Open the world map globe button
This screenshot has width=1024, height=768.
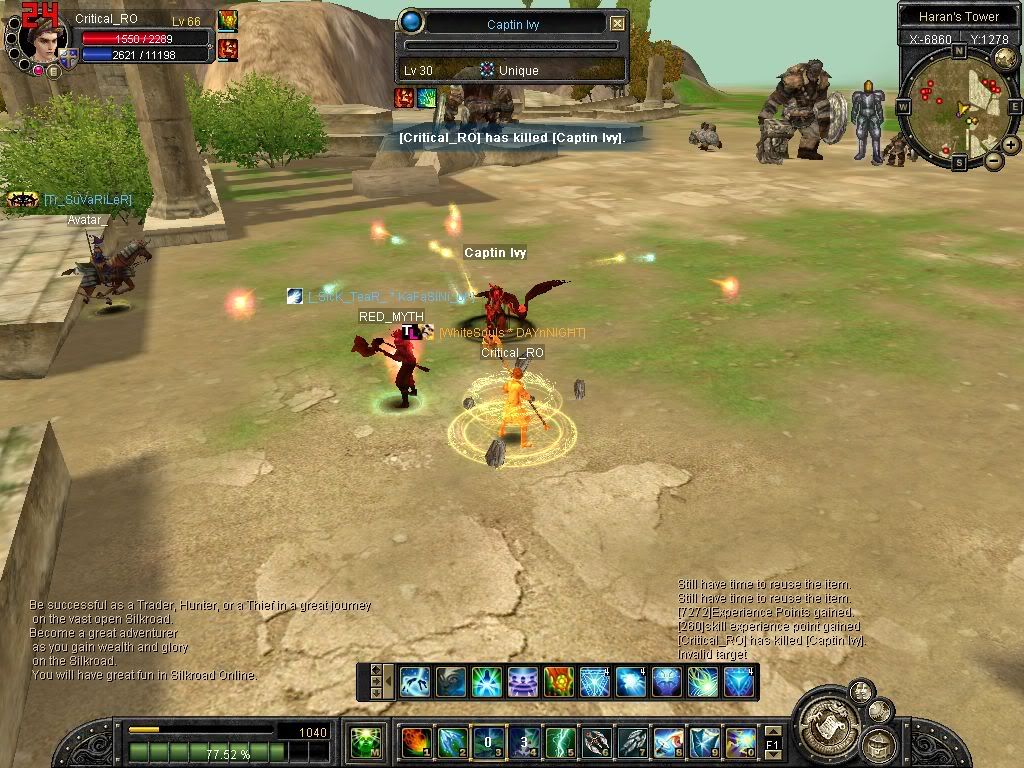tap(1005, 58)
